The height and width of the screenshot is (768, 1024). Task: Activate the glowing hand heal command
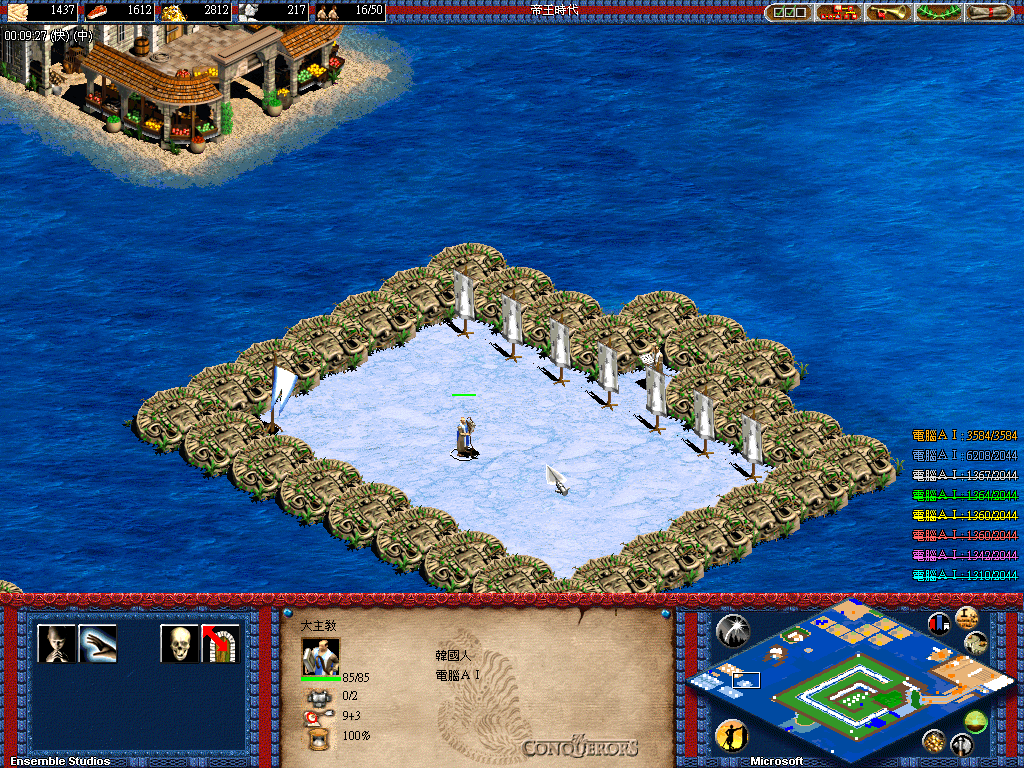[98, 643]
